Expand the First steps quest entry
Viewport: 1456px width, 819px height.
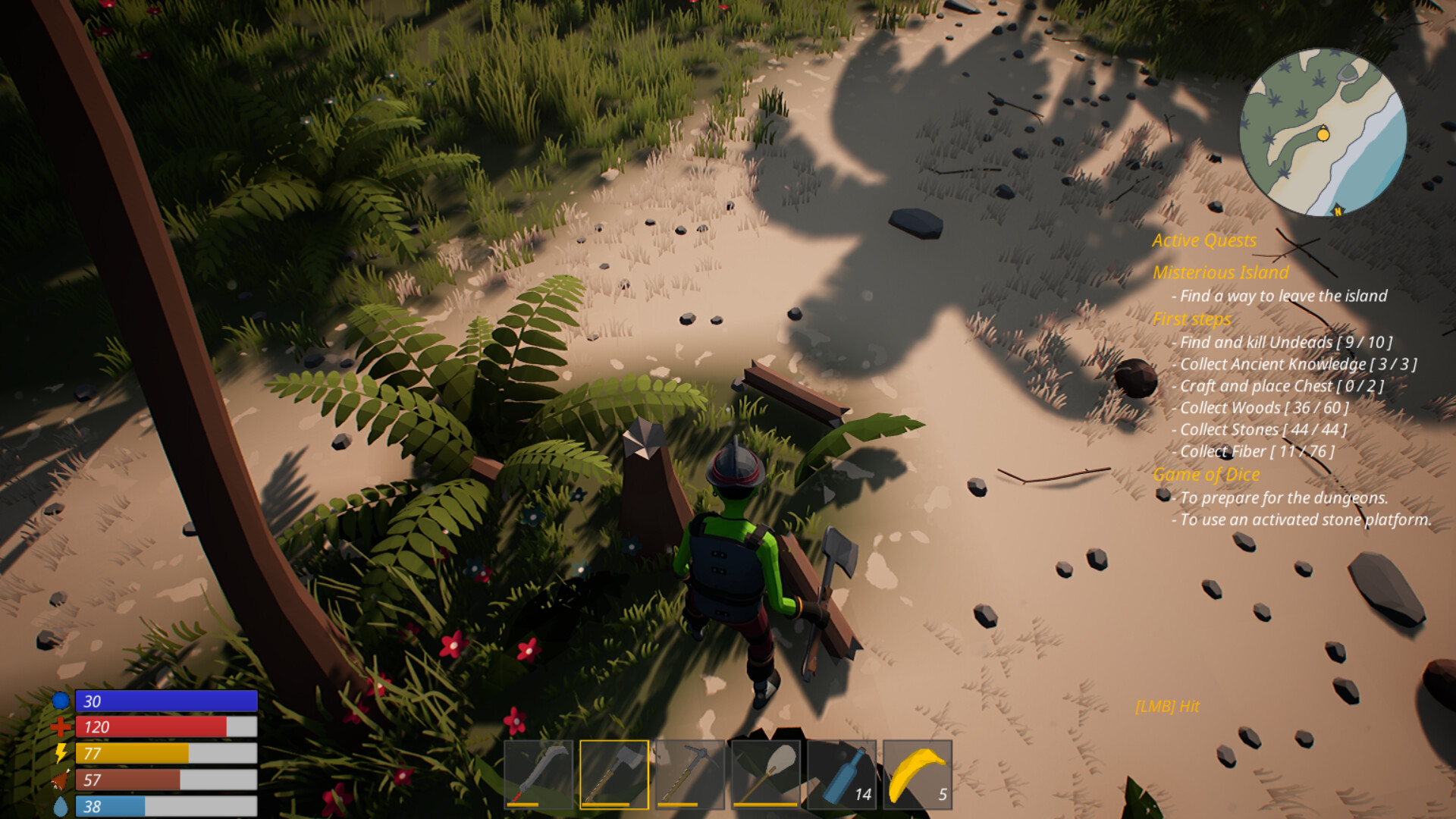tap(1192, 319)
